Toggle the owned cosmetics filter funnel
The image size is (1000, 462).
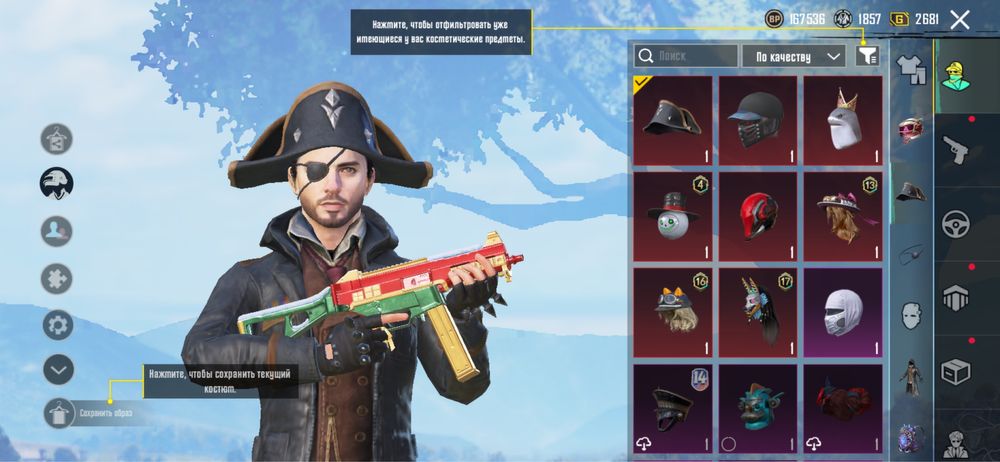[x=867, y=56]
